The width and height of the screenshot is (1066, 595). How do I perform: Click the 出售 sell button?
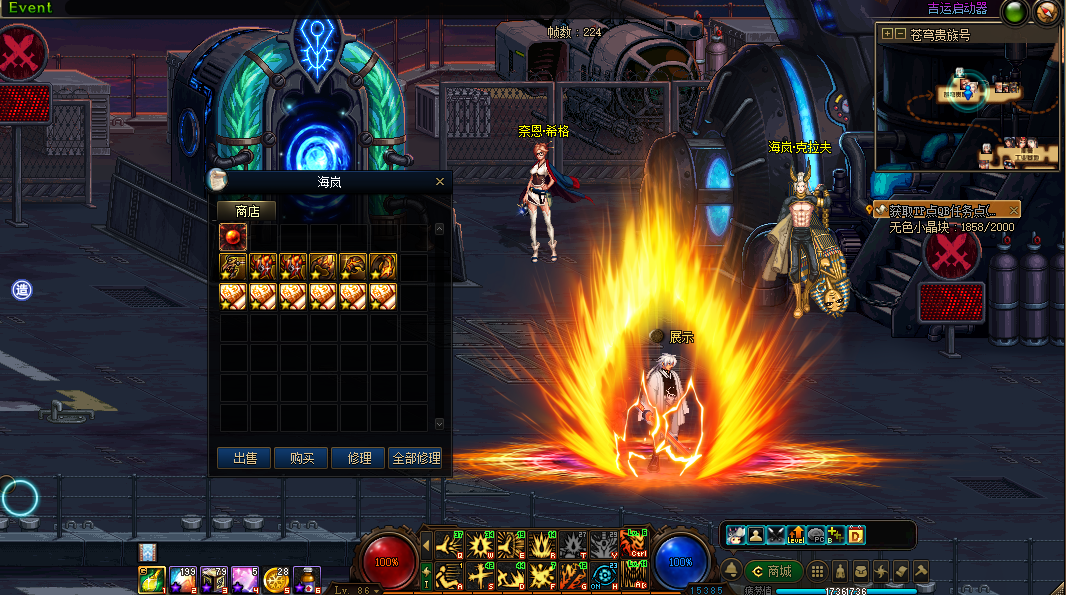(x=245, y=458)
